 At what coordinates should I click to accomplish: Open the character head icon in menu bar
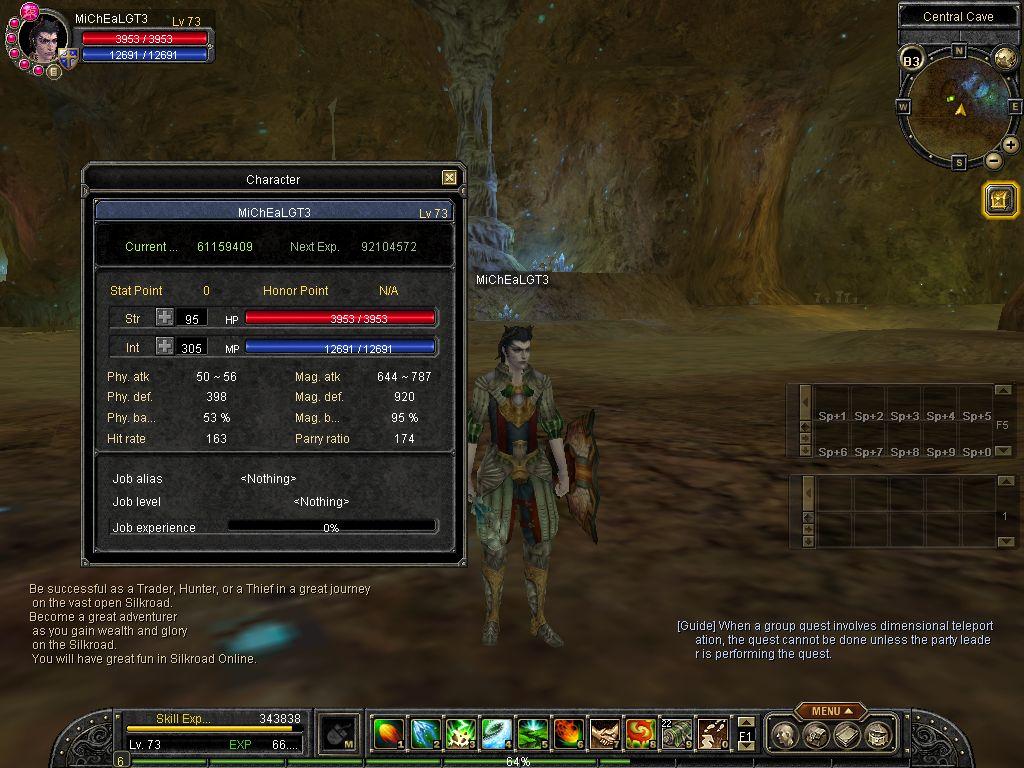[x=785, y=736]
